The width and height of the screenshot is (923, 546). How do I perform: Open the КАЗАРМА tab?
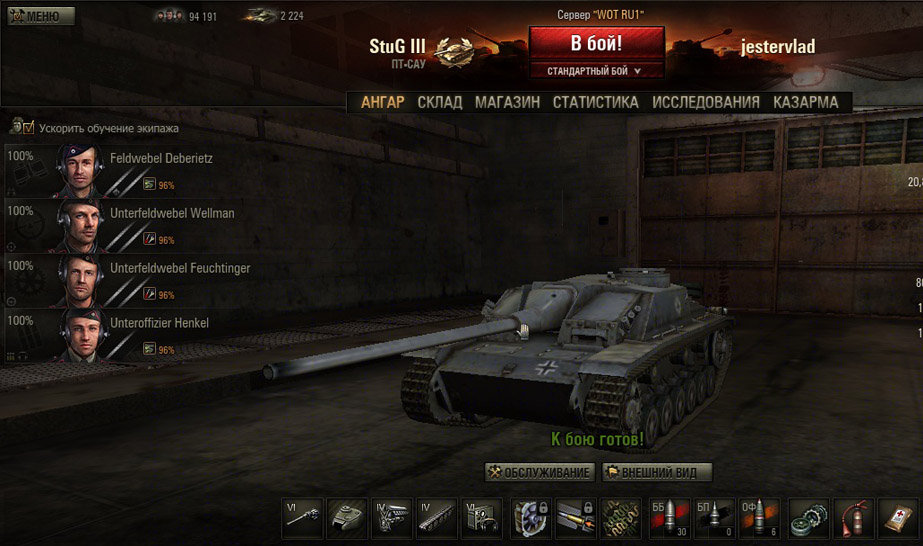click(x=805, y=102)
